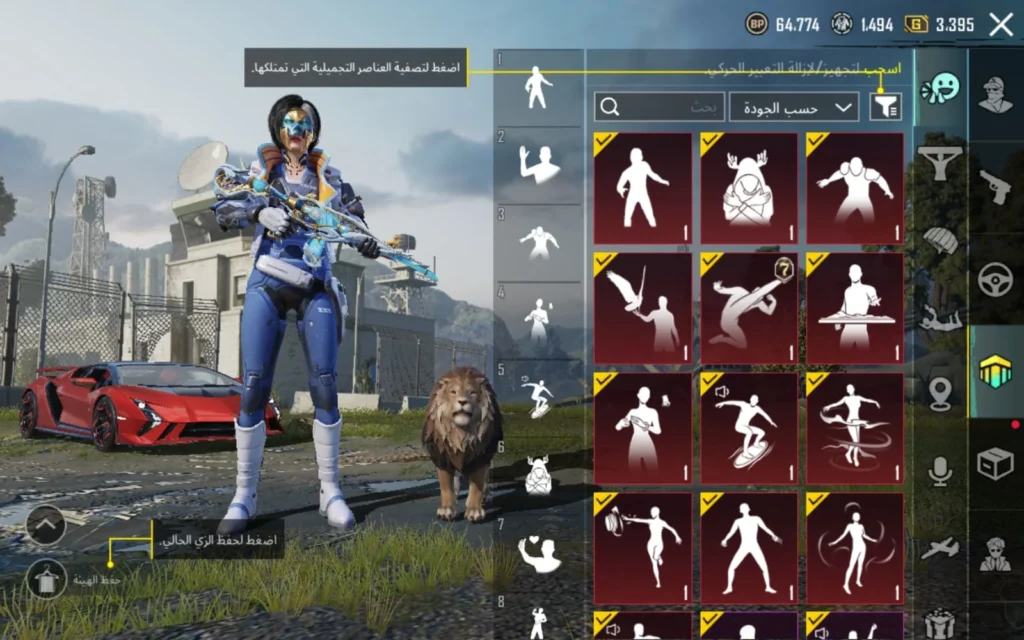
Task: Select the hooded antler emote tile
Action: click(x=749, y=189)
